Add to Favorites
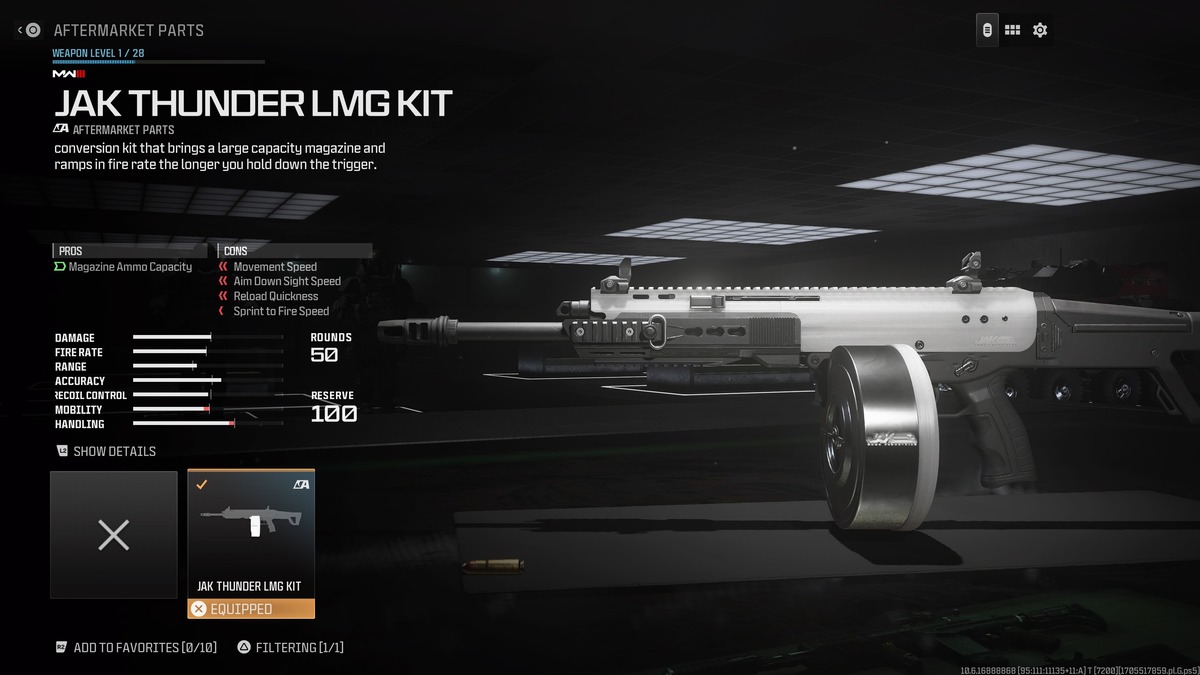The width and height of the screenshot is (1200, 675). pyautogui.click(x=144, y=647)
